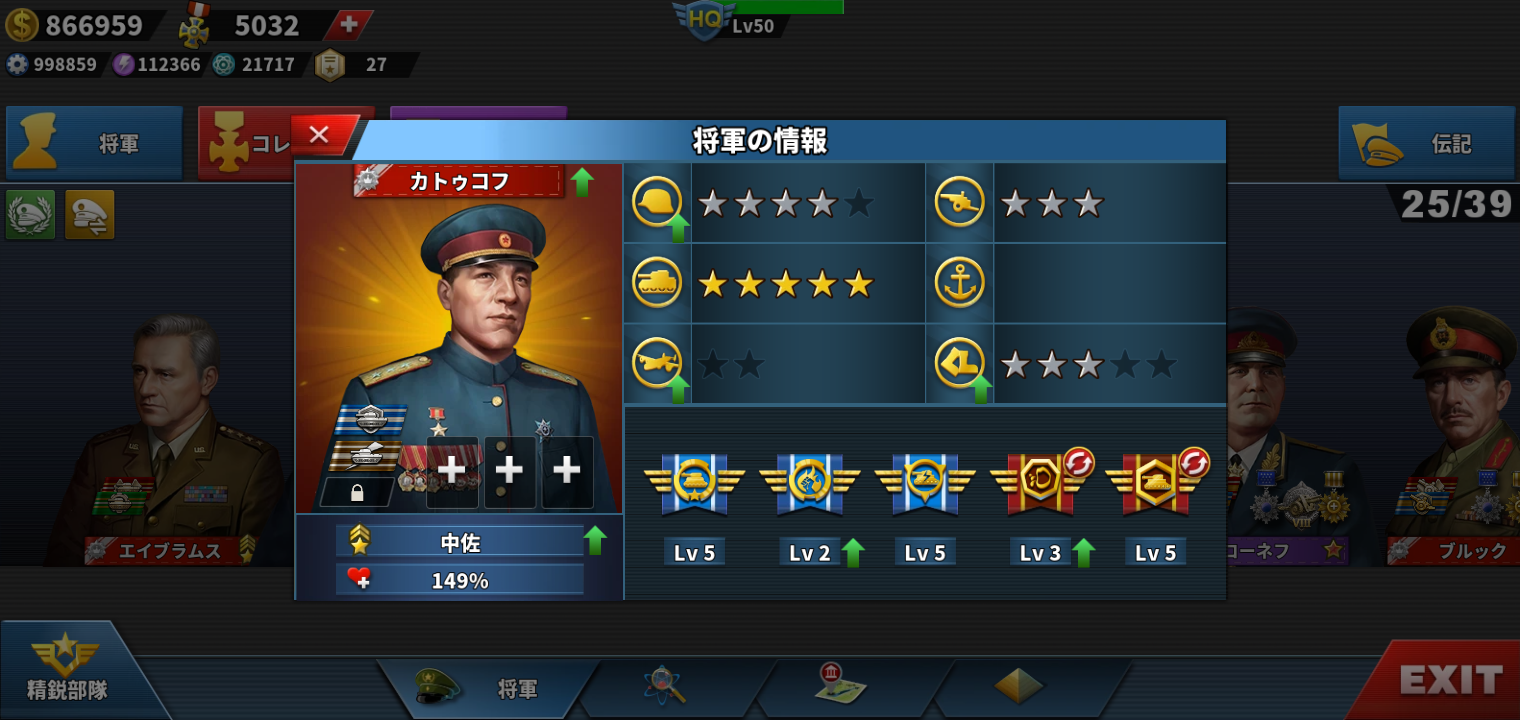Image resolution: width=1520 pixels, height=720 pixels.
Task: Open the pyramid wonders tab
Action: 1018,686
